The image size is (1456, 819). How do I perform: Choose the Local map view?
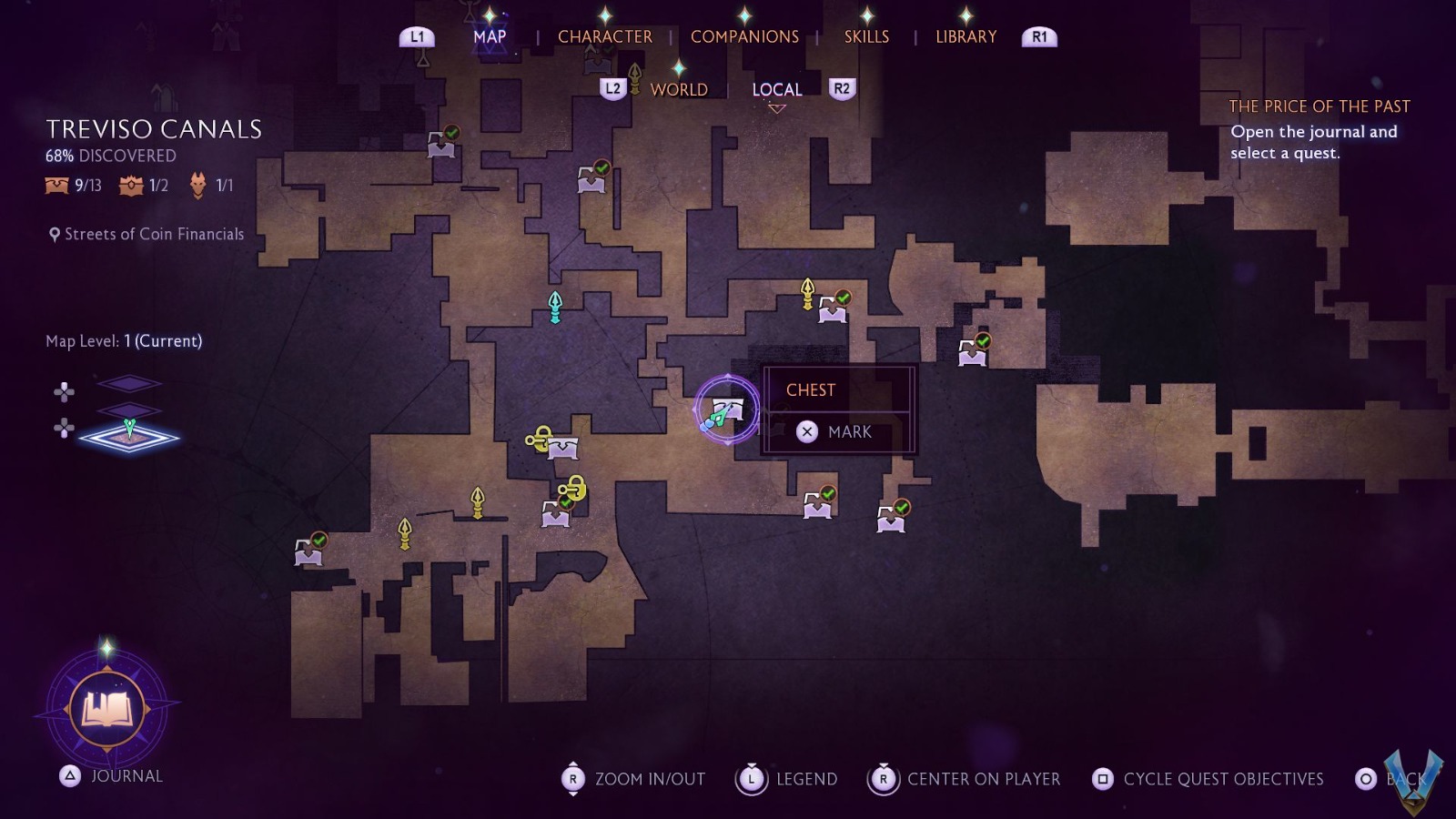coord(776,89)
